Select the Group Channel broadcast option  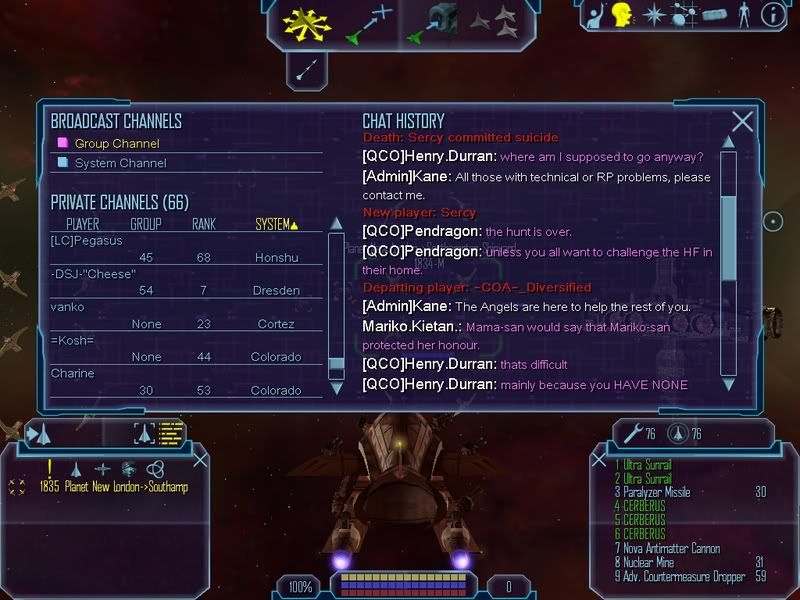[116, 143]
